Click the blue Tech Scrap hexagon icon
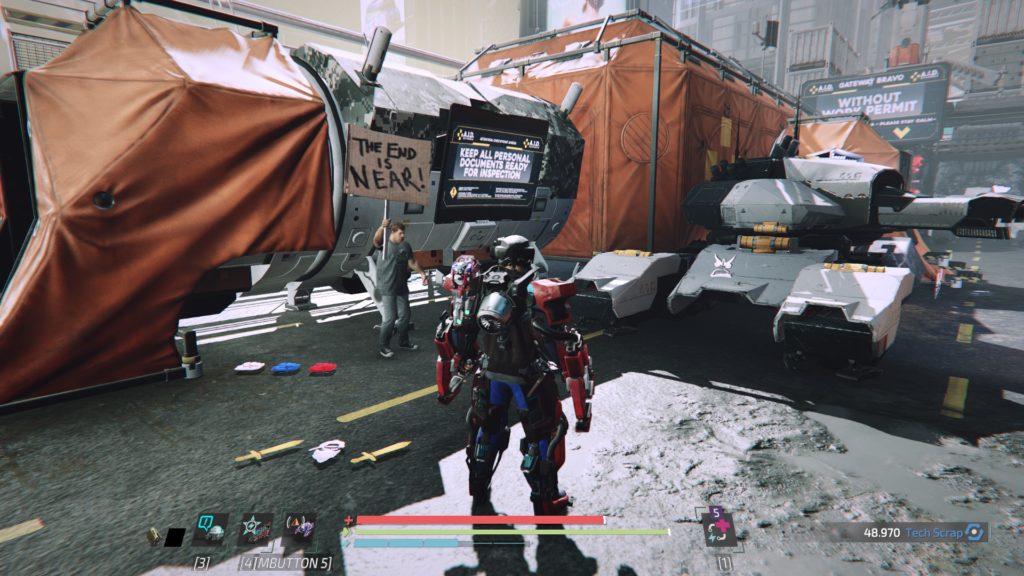Viewport: 1024px width, 576px height. (976, 533)
